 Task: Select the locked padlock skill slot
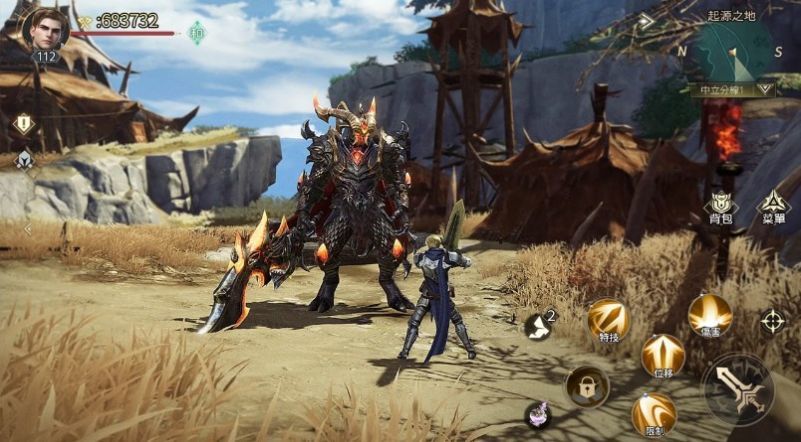pos(587,385)
